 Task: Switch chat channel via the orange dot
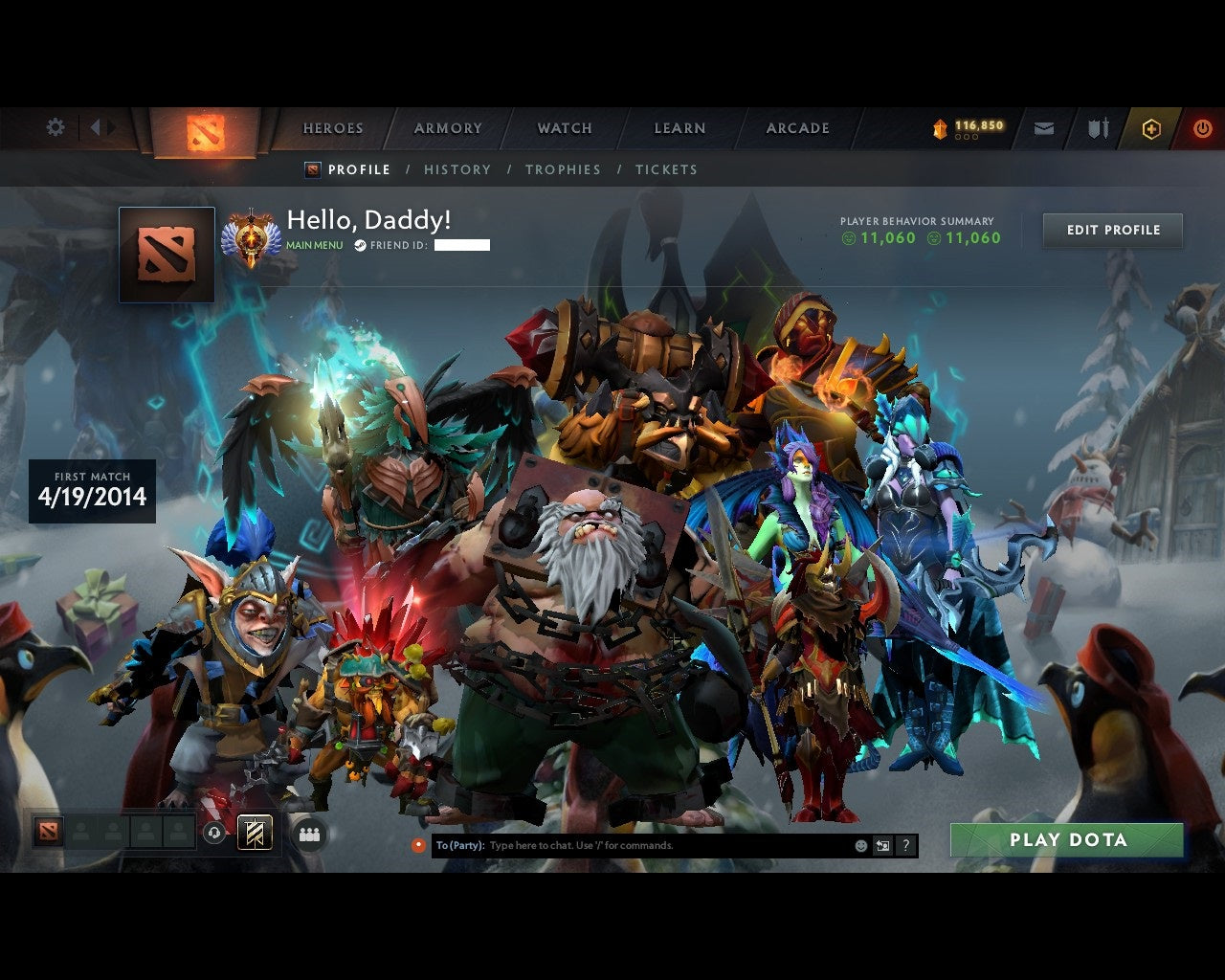click(x=418, y=845)
